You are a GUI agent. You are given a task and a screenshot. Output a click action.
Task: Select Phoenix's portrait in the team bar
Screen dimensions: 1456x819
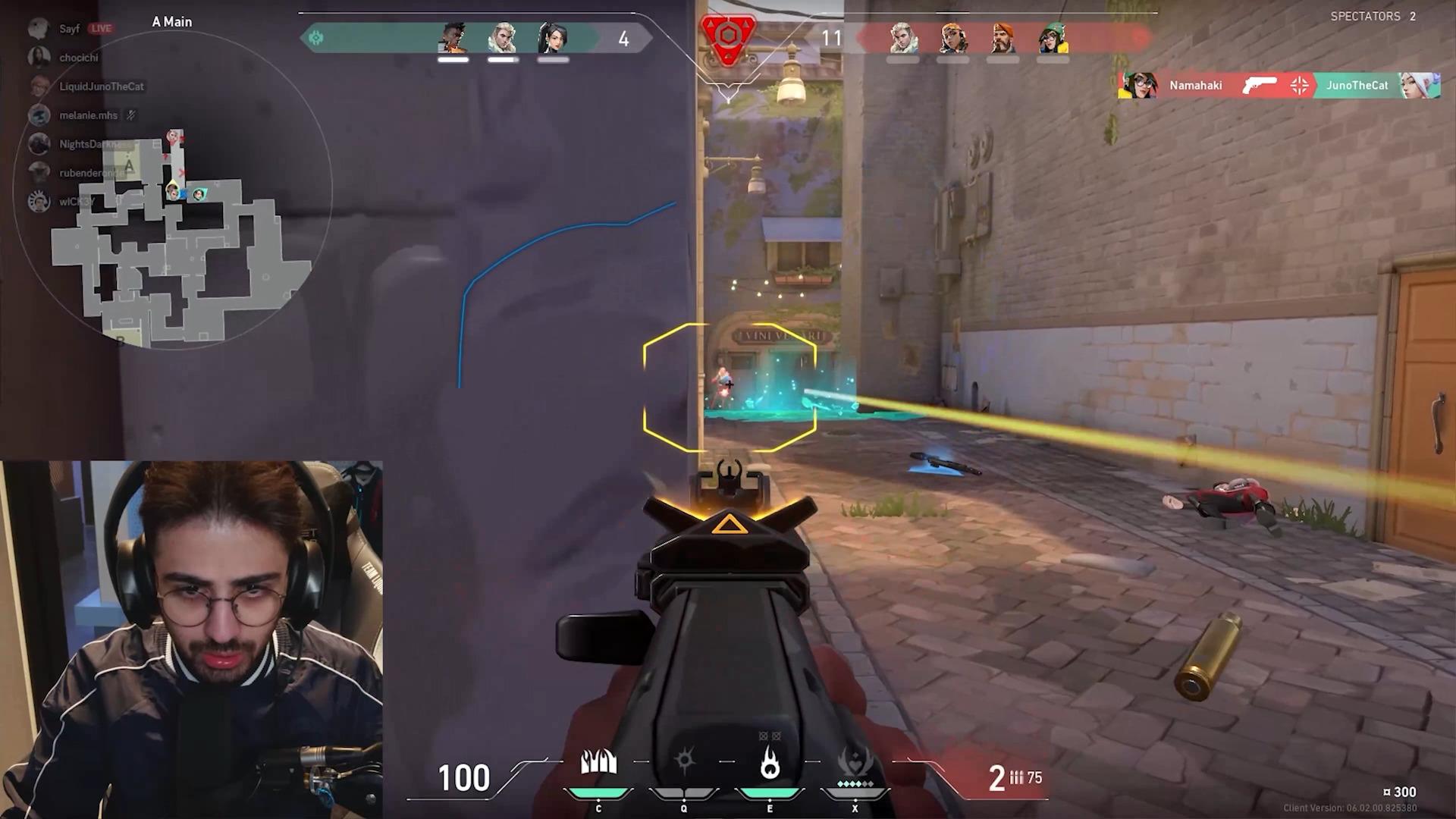coord(453,37)
